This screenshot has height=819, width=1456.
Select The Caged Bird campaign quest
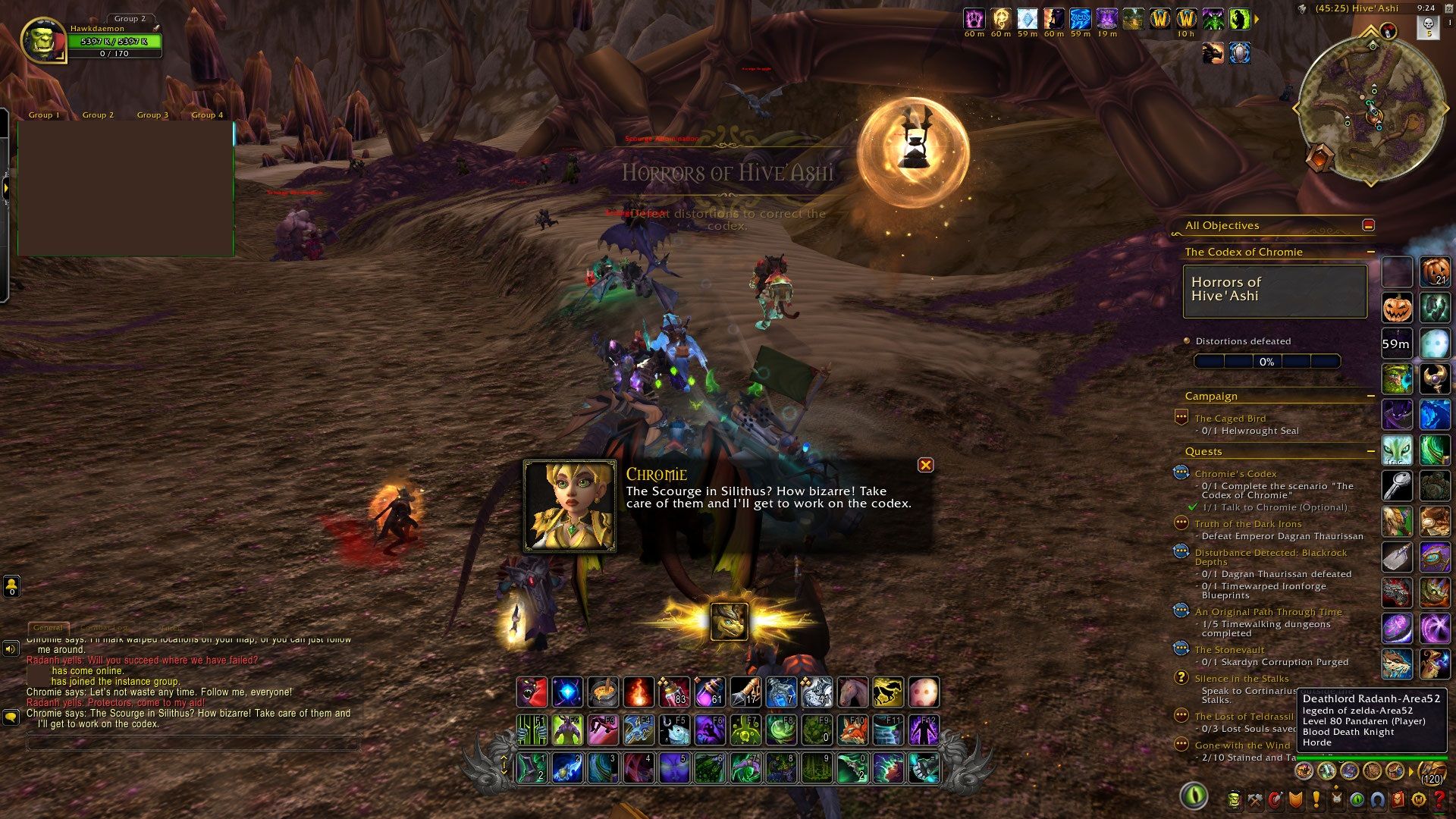pos(1229,418)
